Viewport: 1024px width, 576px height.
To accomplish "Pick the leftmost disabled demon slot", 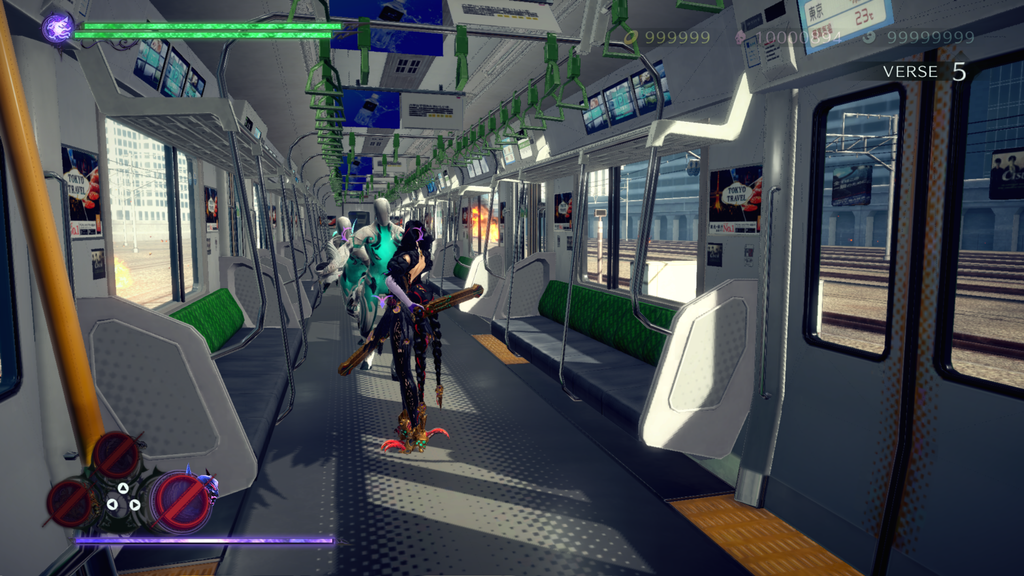I will point(71,502).
